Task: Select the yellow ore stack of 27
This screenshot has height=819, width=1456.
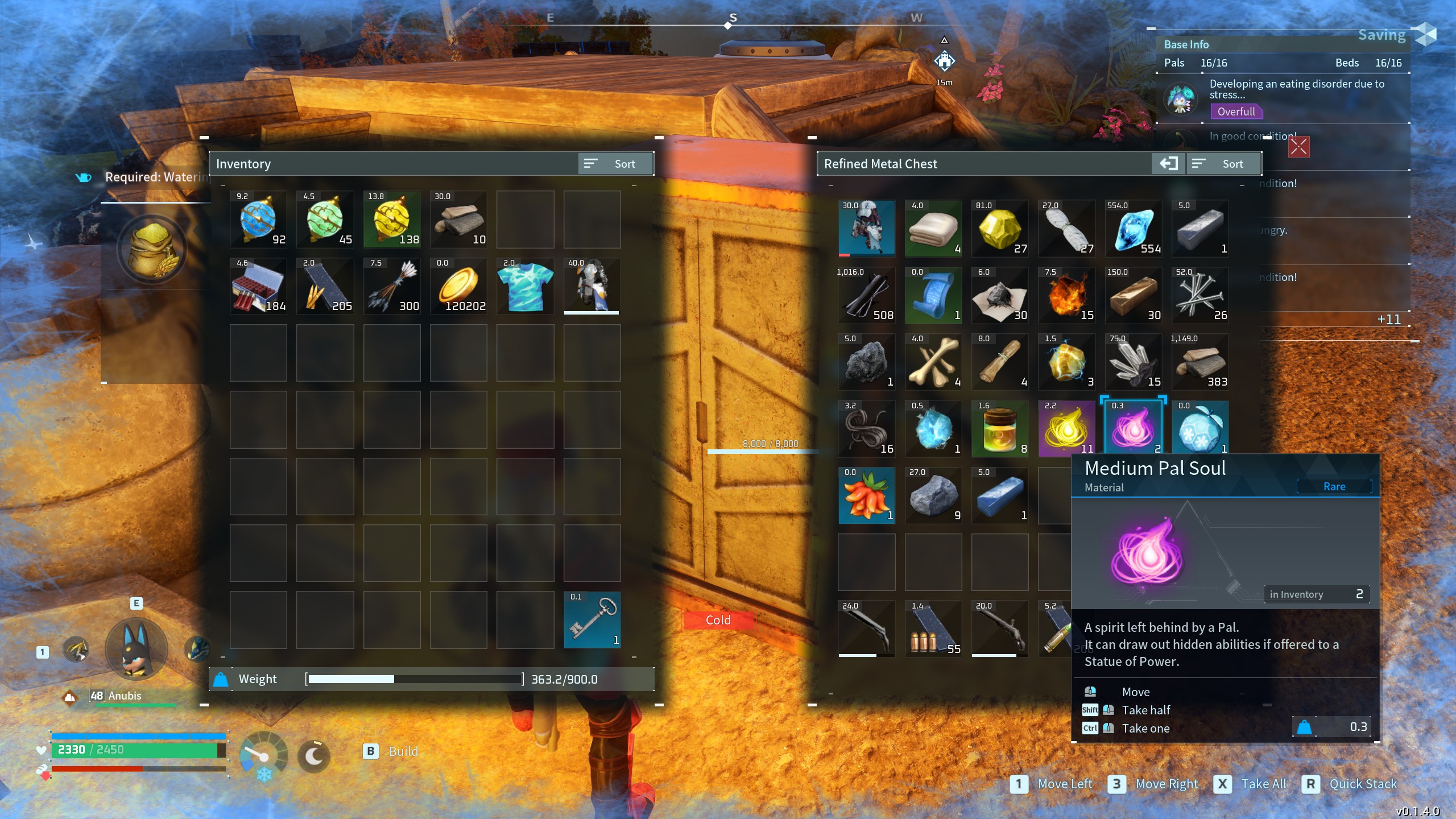Action: (x=1000, y=228)
